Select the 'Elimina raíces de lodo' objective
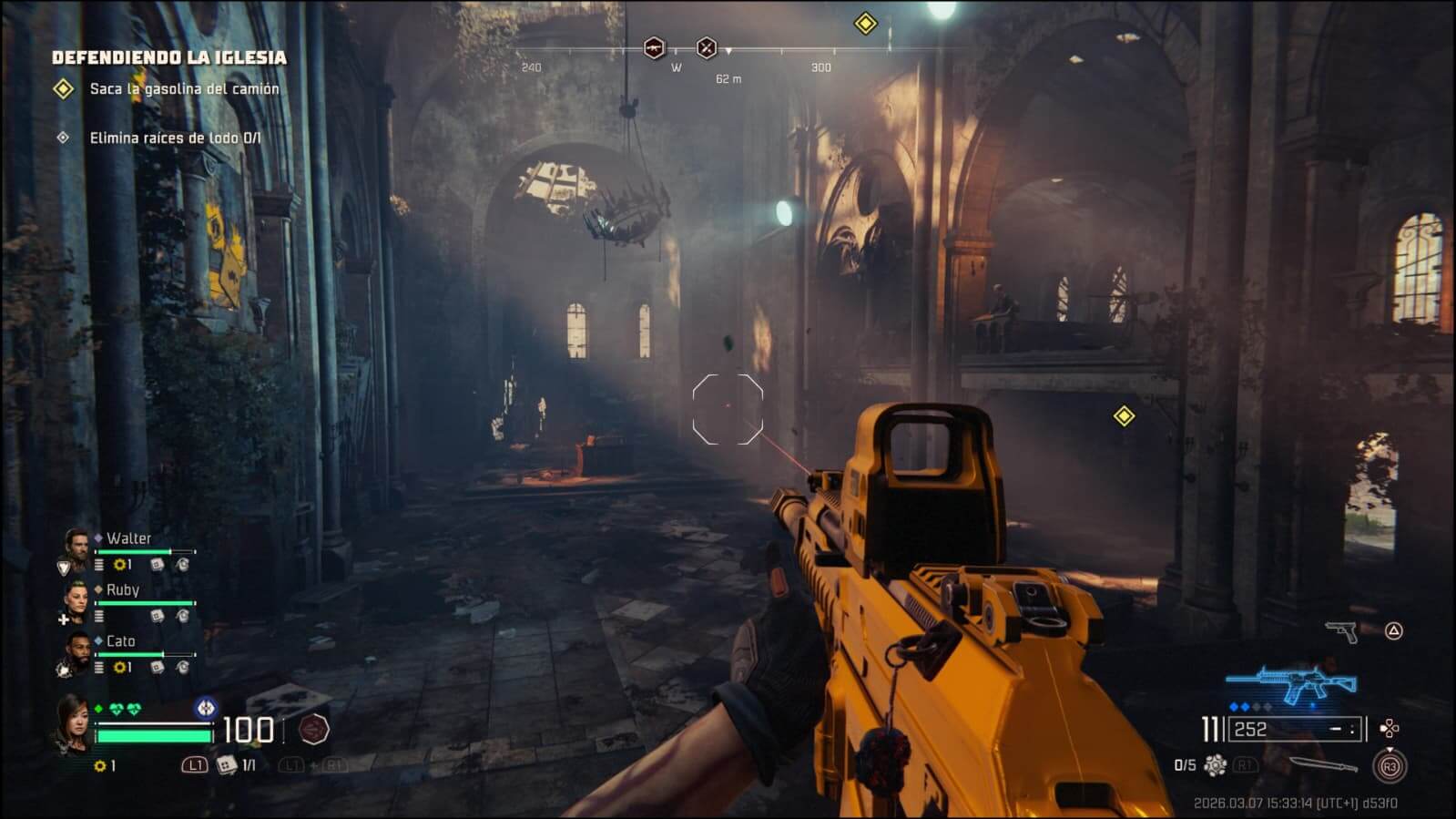 point(175,138)
